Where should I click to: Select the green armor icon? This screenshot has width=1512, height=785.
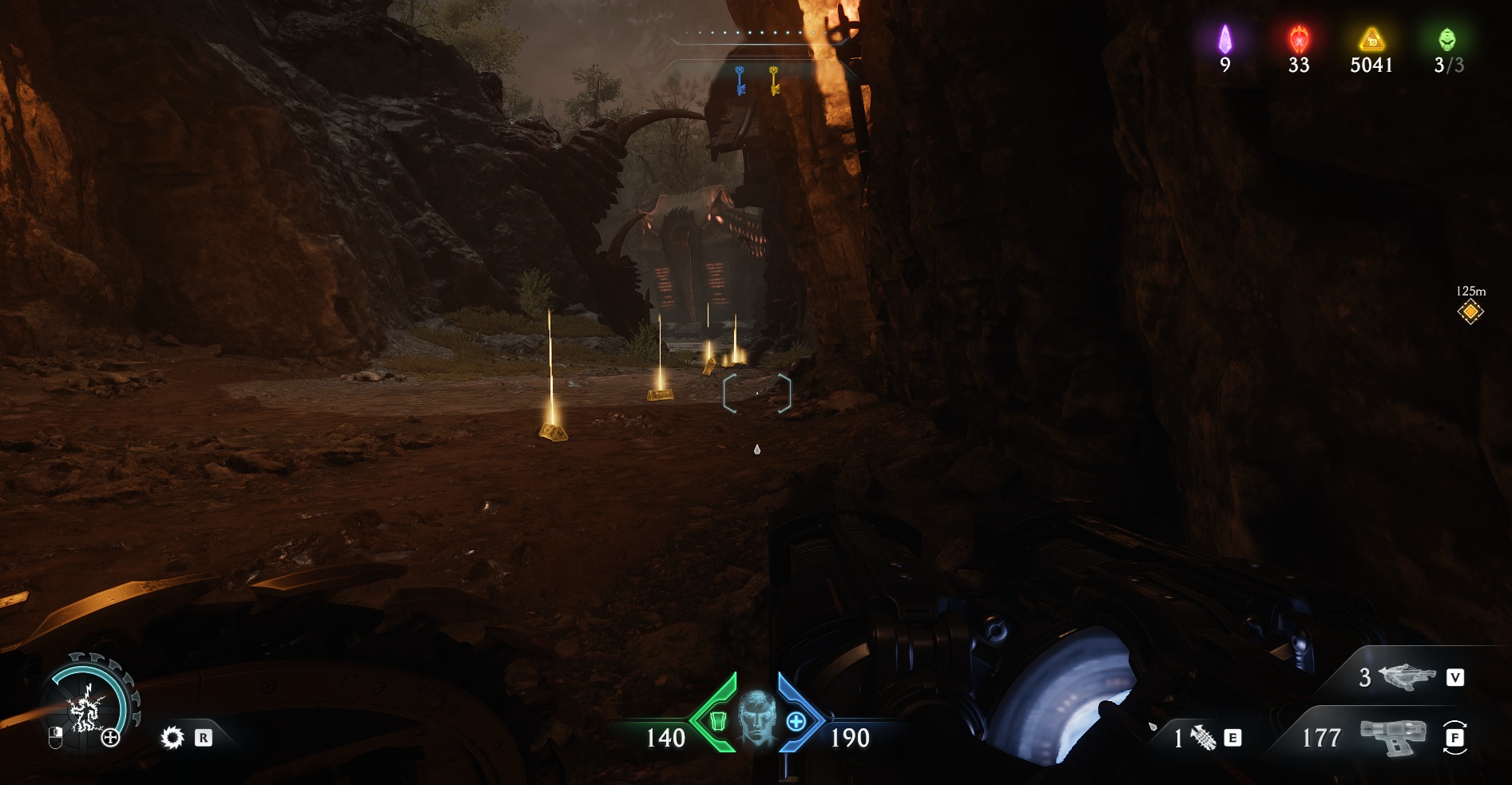click(717, 721)
